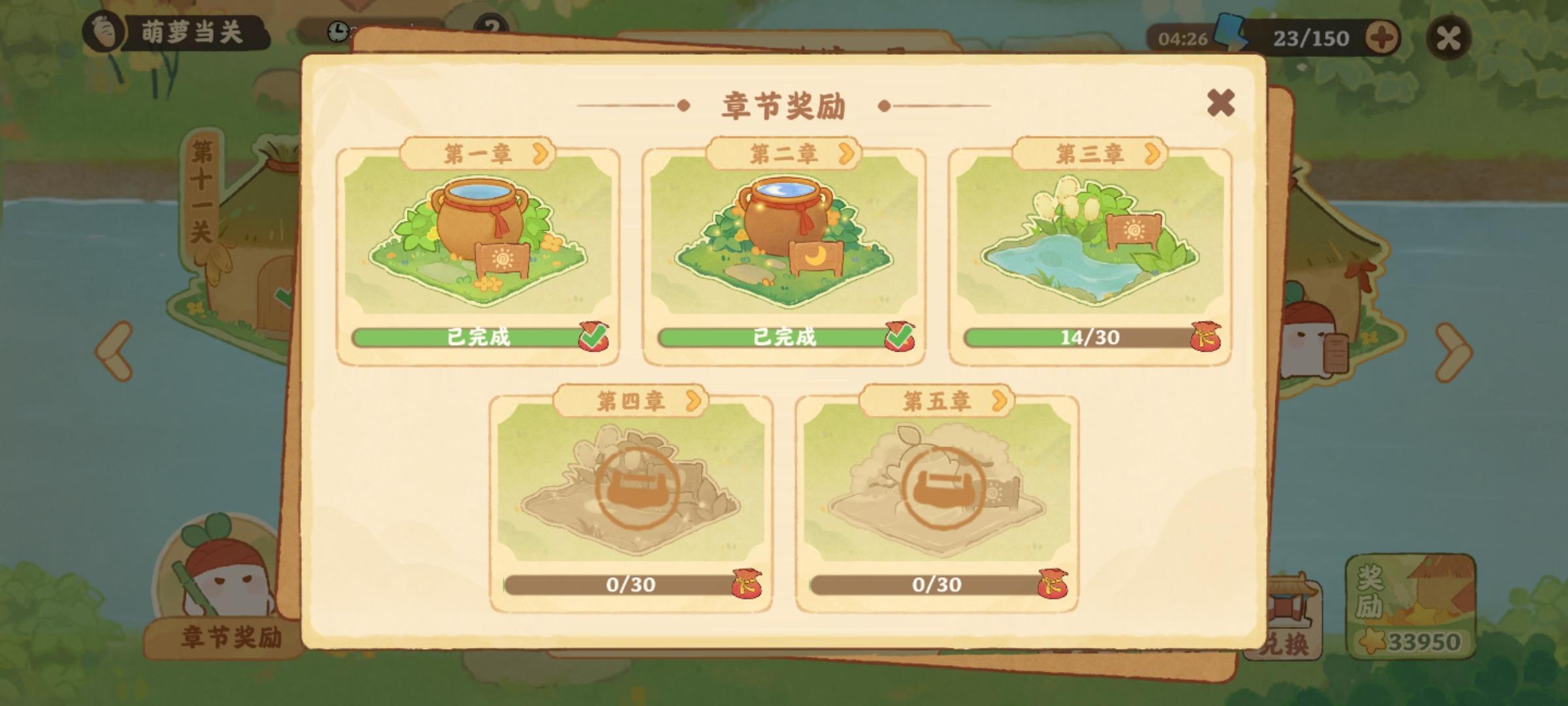
Task: Click the carrot icon beside 萌萝当关 title
Action: 101,29
